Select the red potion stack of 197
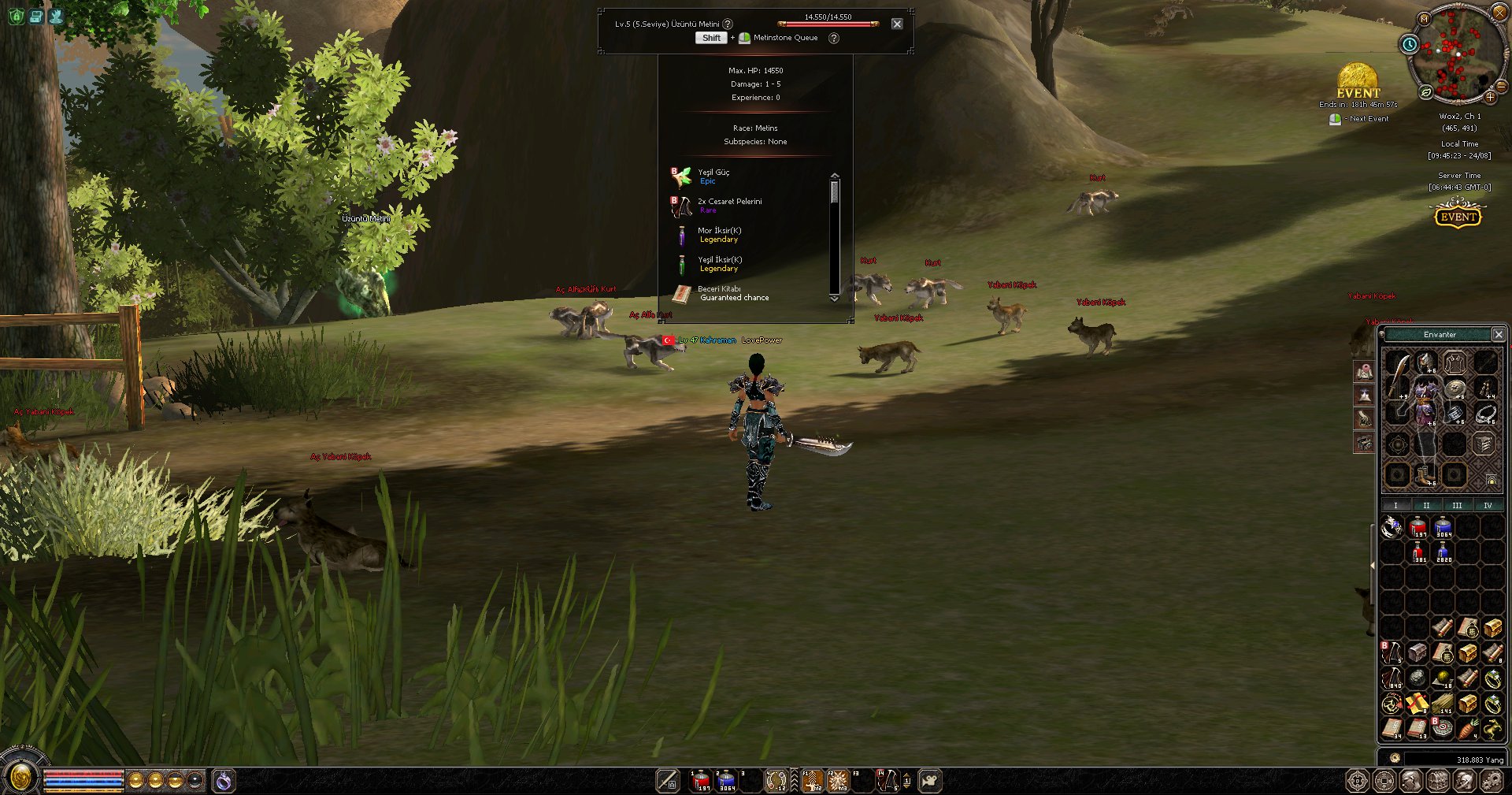Image resolution: width=1512 pixels, height=795 pixels. (1417, 526)
